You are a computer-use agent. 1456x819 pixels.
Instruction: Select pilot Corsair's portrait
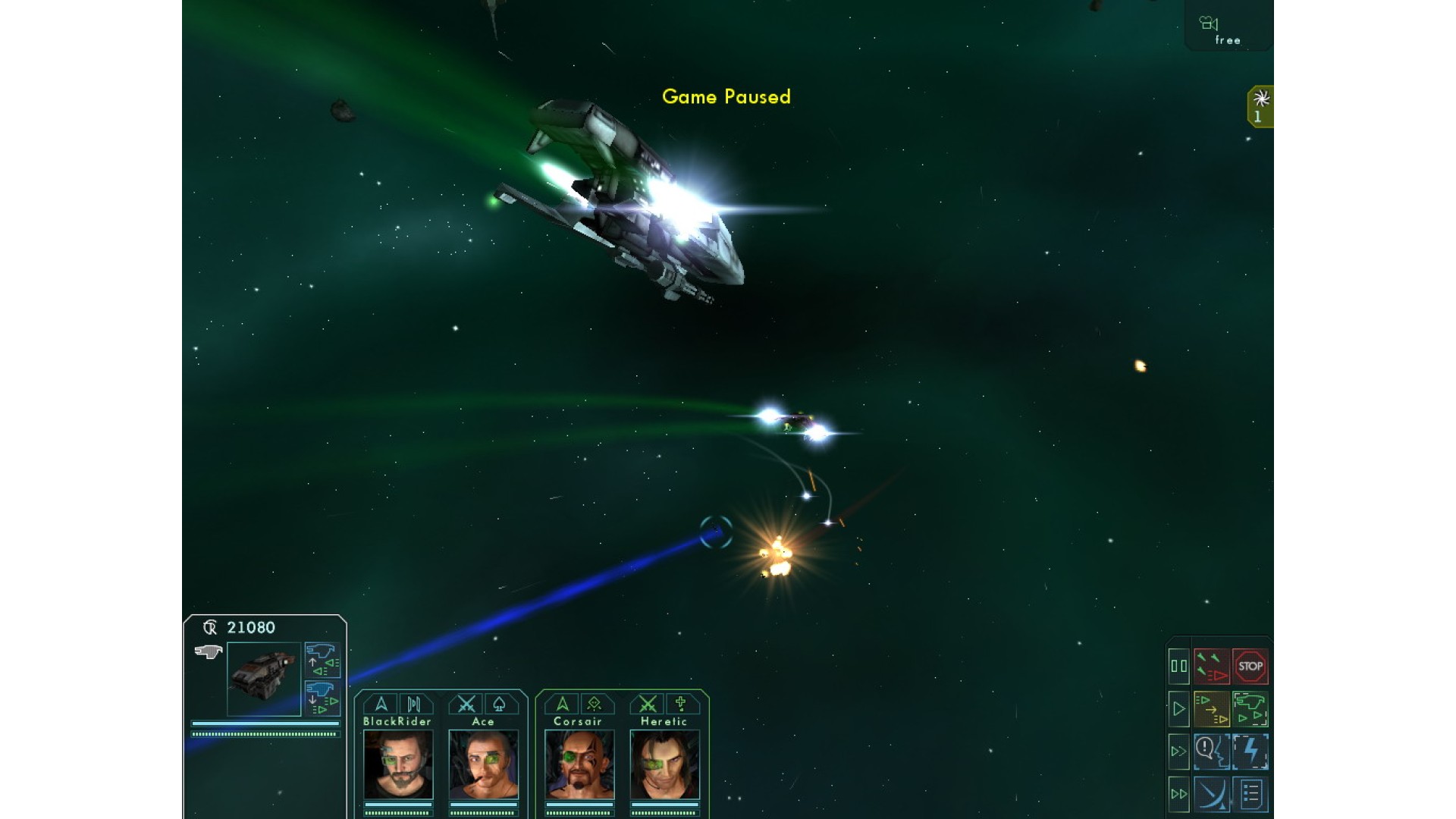coord(579,764)
